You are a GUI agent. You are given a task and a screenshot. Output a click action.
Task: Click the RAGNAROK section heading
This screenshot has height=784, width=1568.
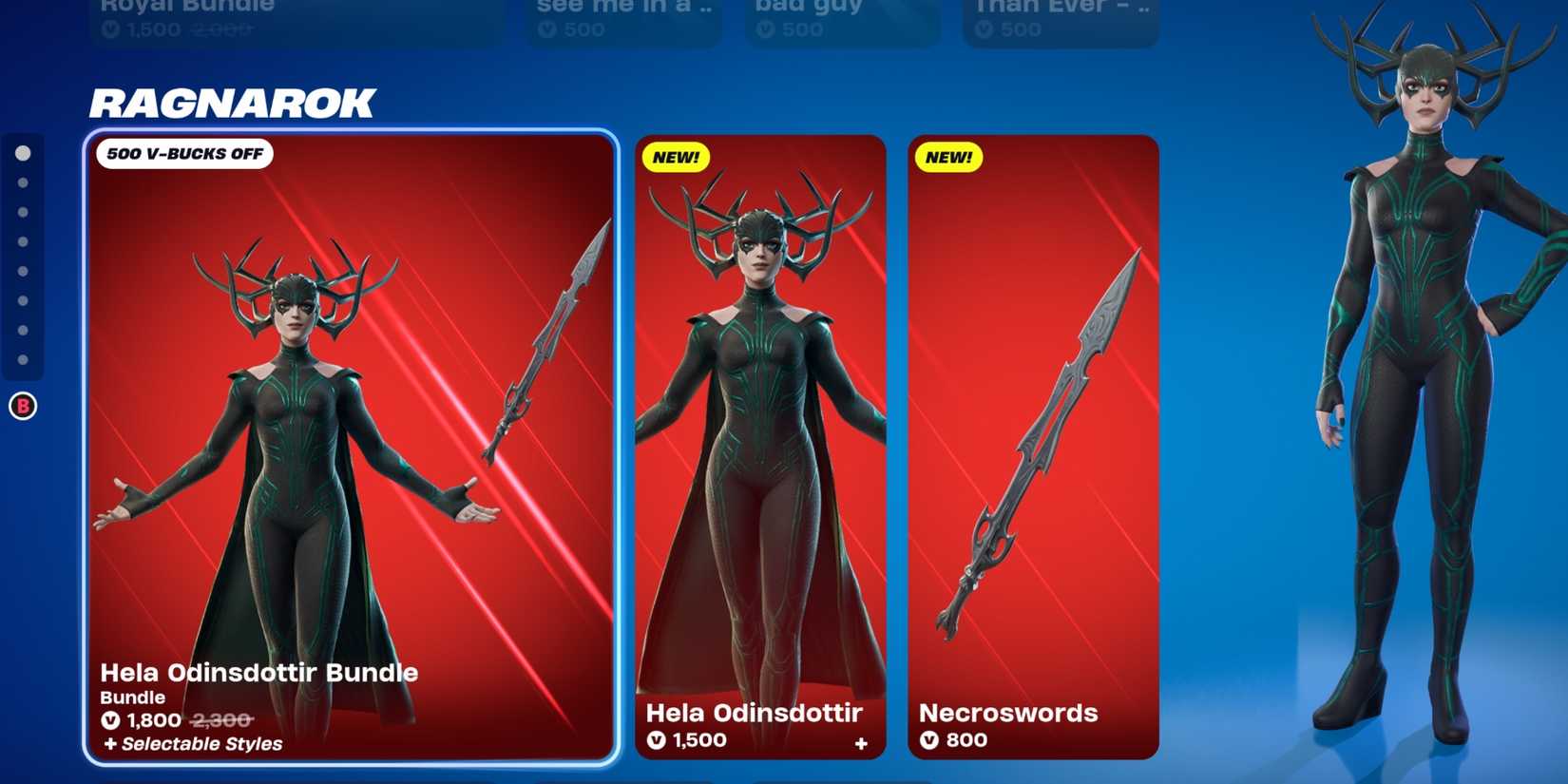coord(231,102)
